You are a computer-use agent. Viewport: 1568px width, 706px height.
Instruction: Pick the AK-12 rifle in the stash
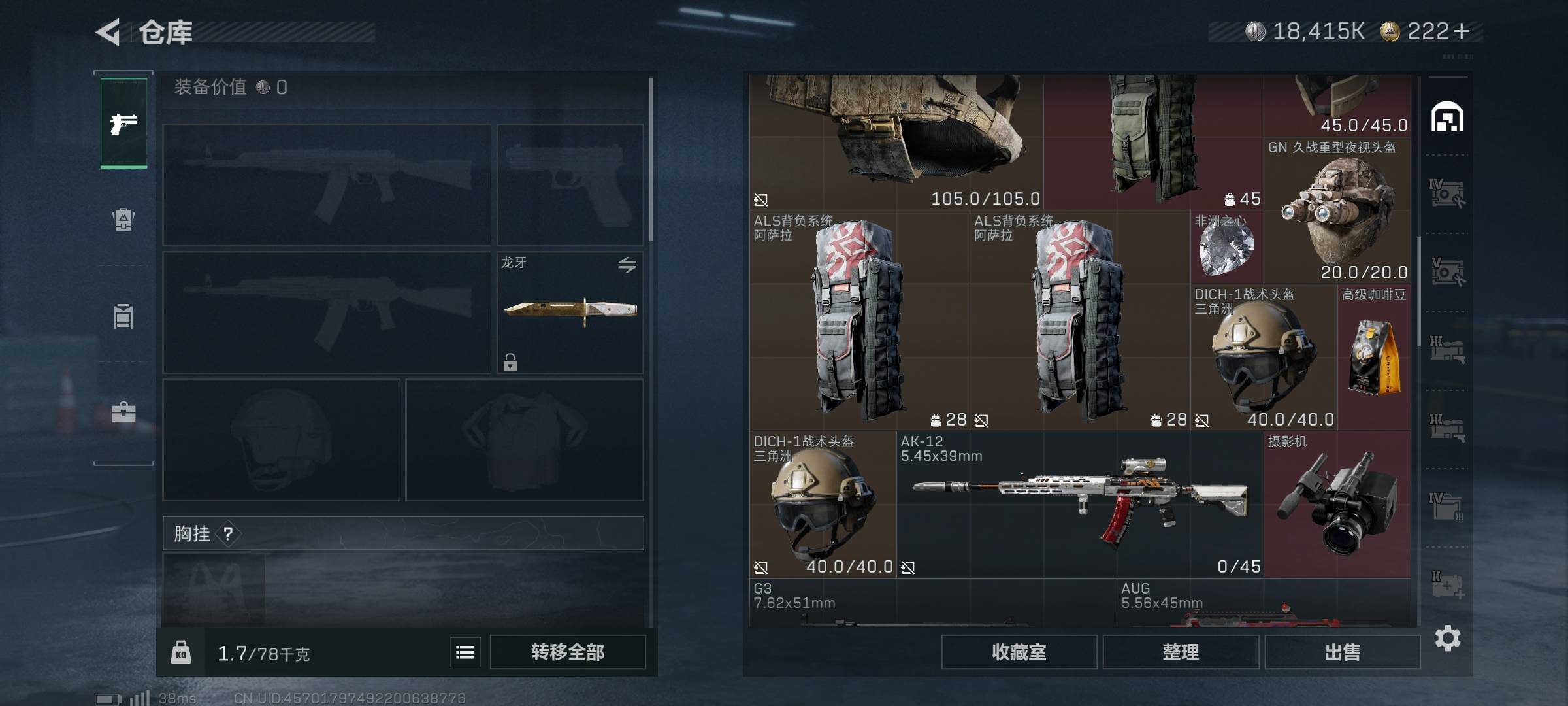(1079, 505)
